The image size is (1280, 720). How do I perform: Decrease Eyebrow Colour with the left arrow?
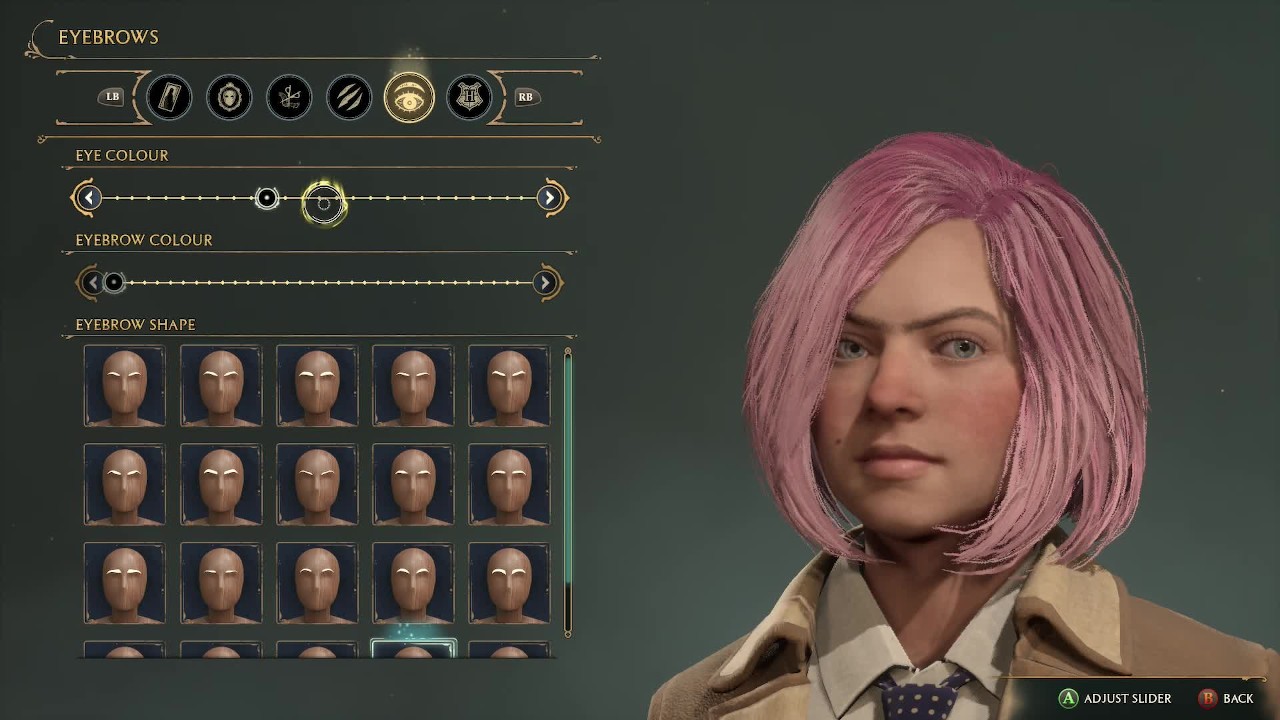coord(92,283)
